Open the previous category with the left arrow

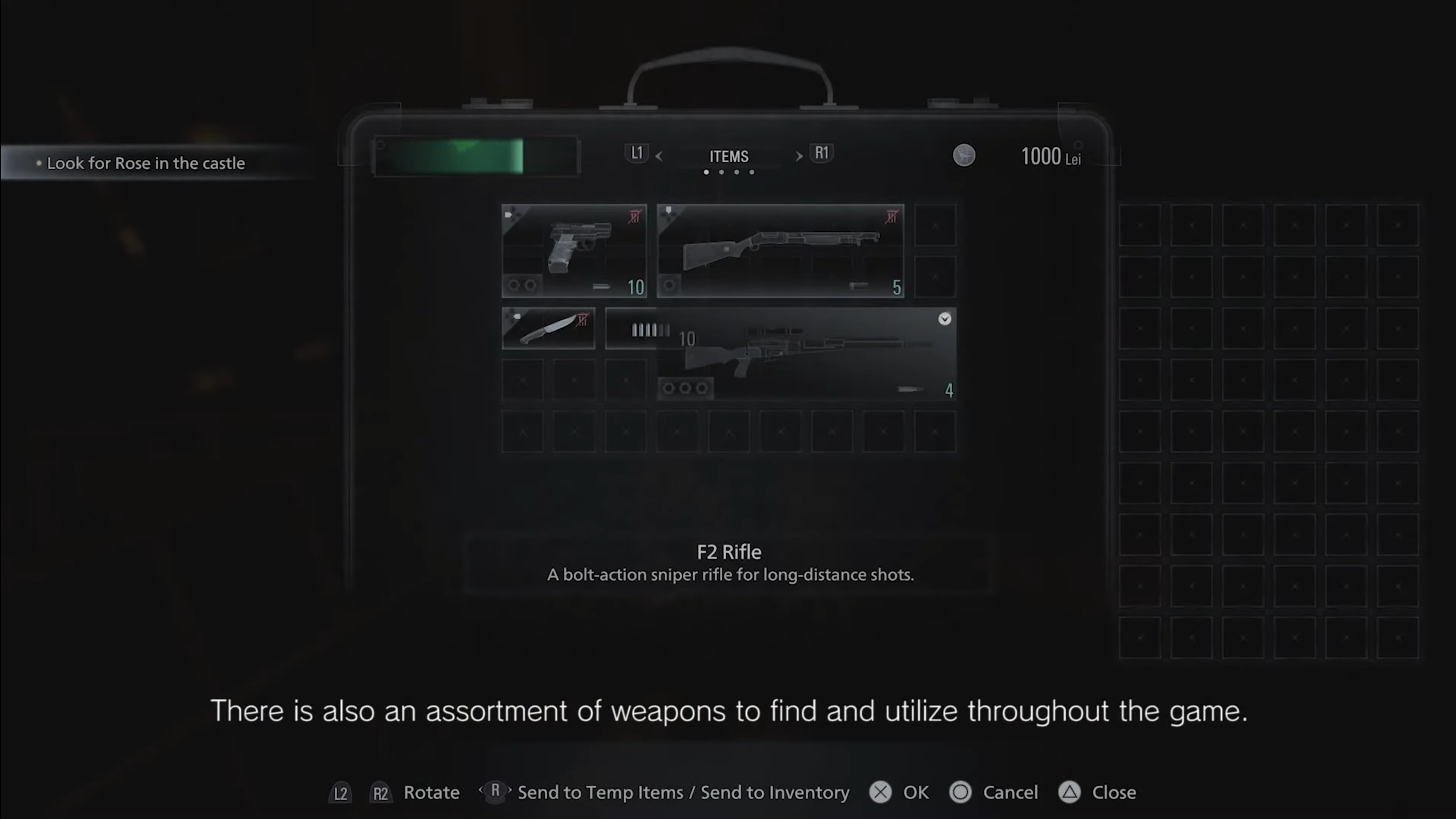[x=660, y=157]
